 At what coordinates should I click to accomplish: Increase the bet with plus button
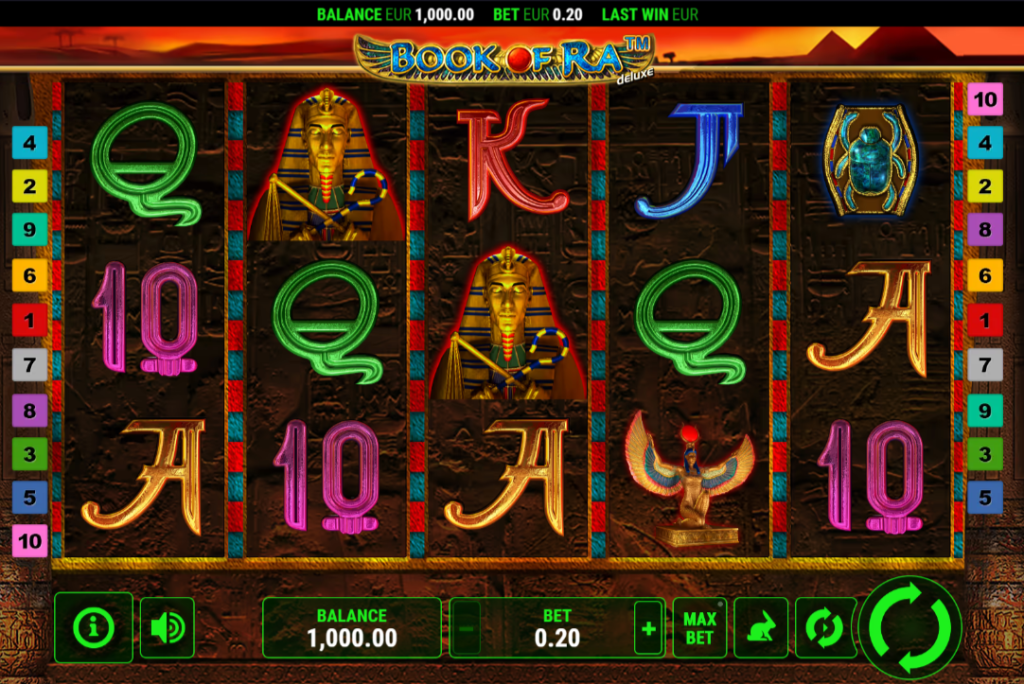click(649, 628)
